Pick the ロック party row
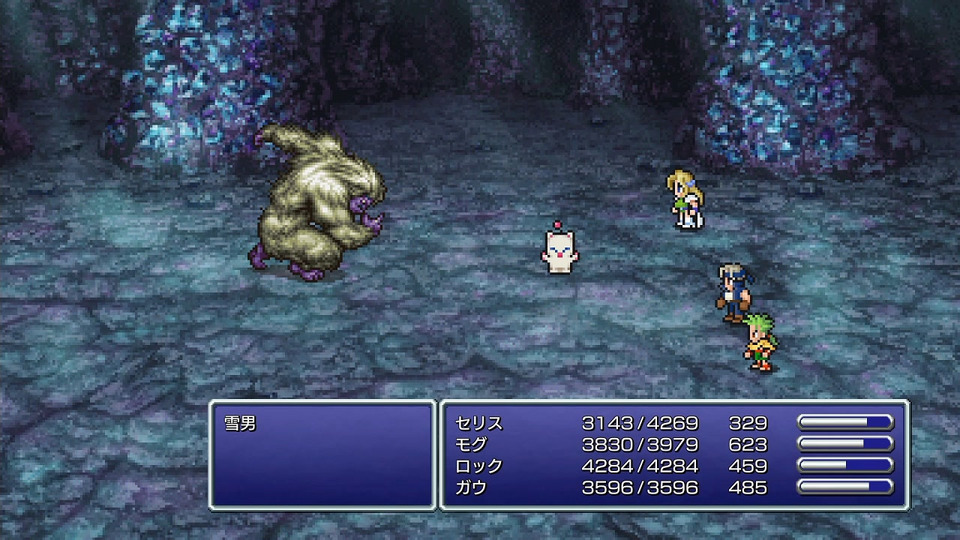The height and width of the screenshot is (540, 960). click(x=479, y=466)
